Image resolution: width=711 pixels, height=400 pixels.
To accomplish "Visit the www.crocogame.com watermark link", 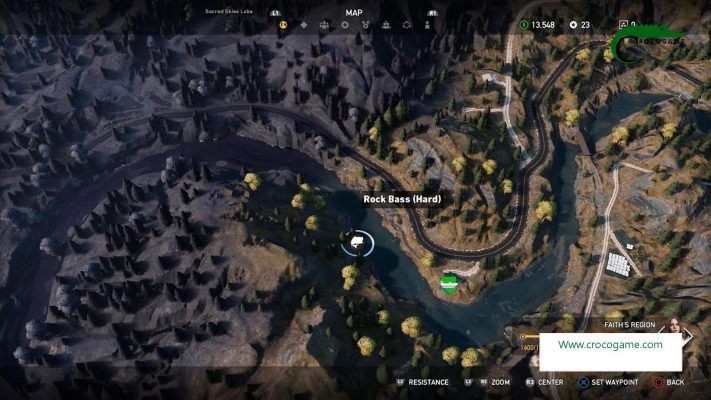I will (x=610, y=345).
